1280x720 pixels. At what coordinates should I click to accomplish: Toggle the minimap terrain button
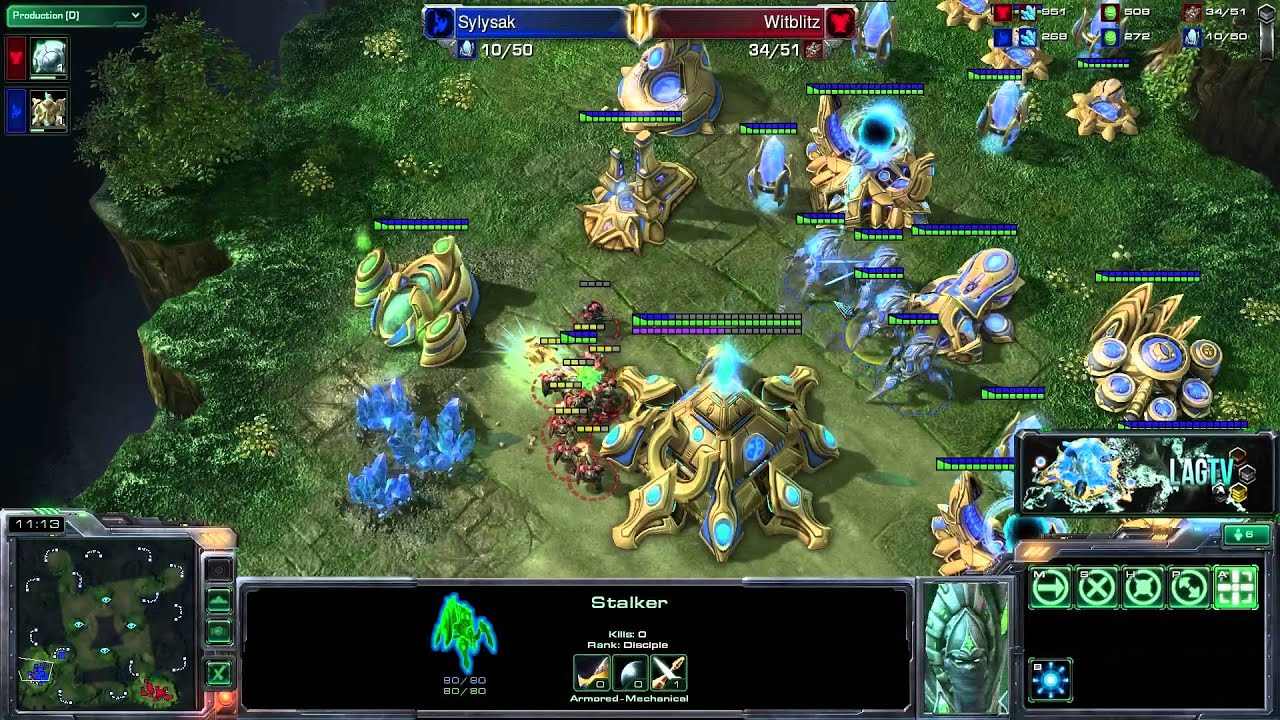(x=218, y=601)
